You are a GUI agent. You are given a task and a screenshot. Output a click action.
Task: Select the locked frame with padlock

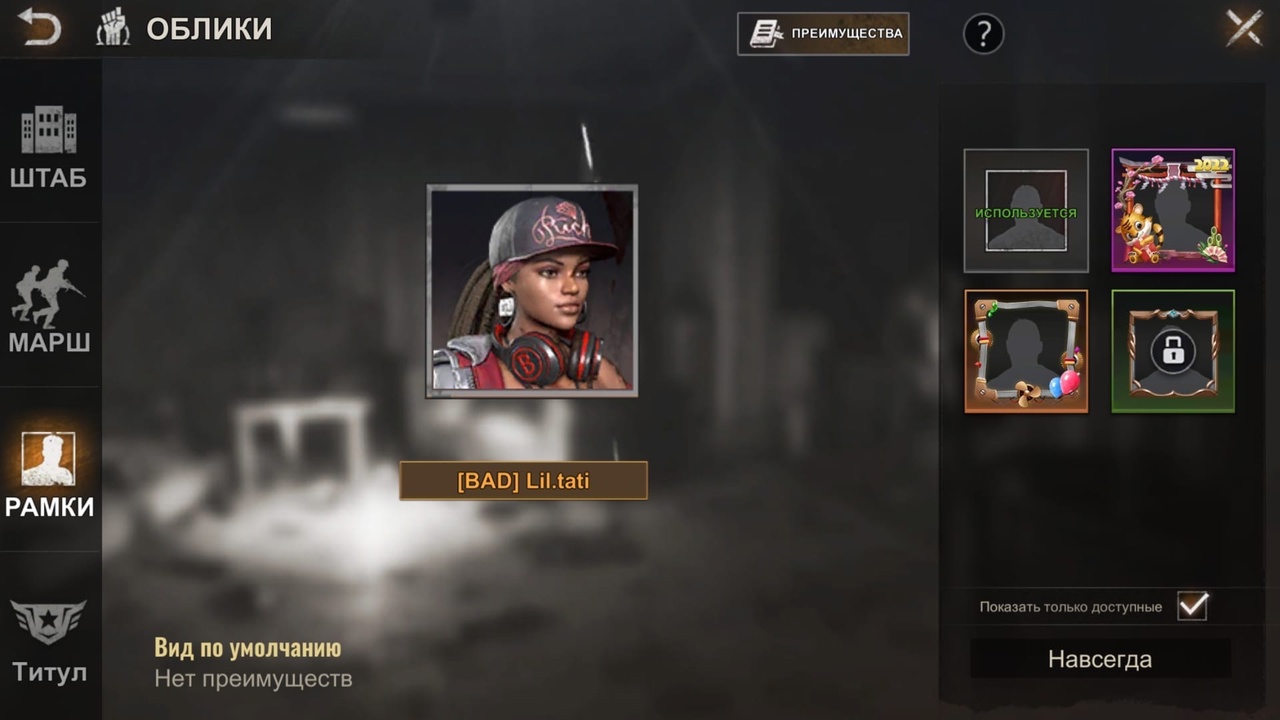[1173, 351]
